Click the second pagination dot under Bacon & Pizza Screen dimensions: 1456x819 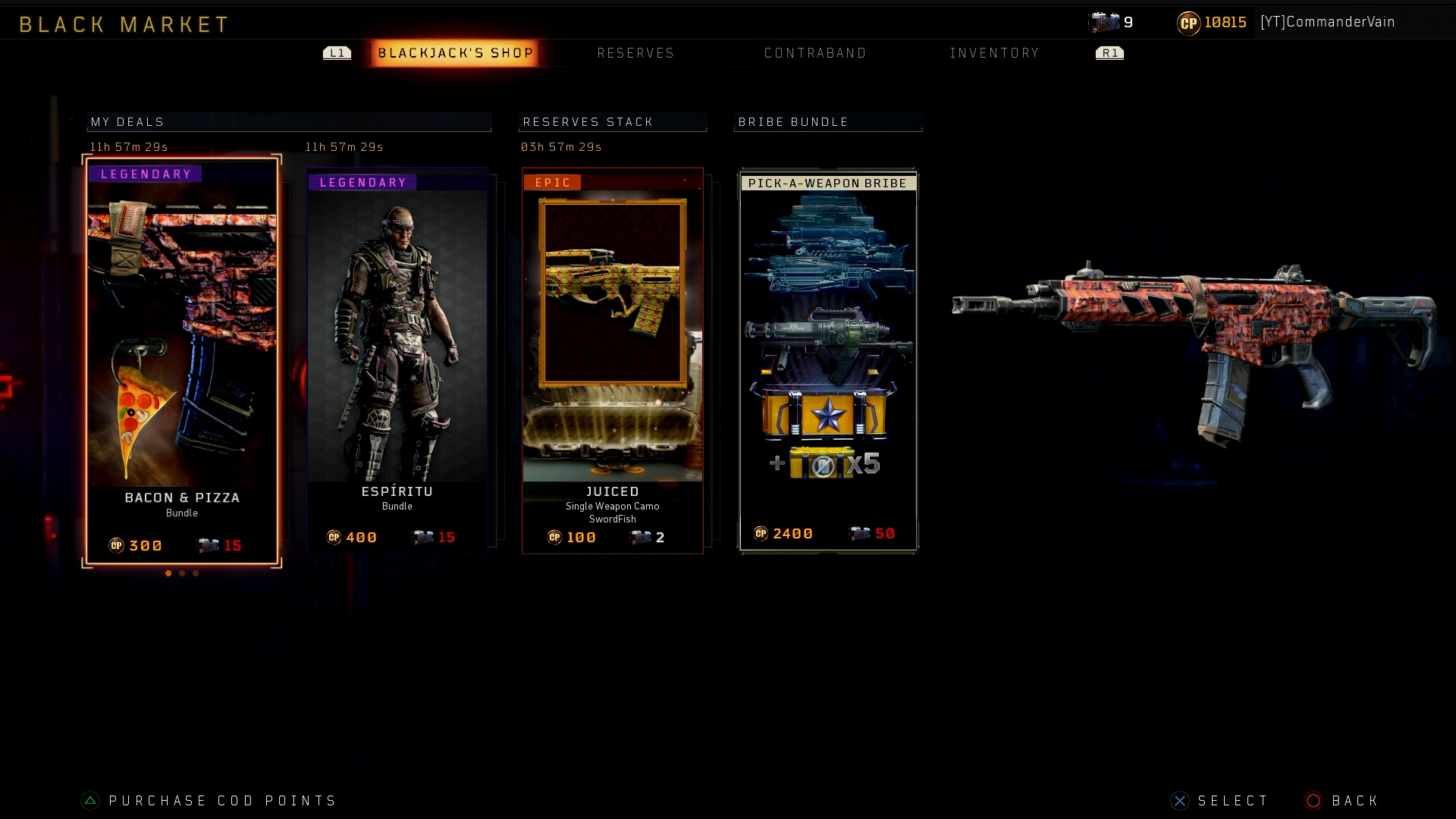[181, 573]
